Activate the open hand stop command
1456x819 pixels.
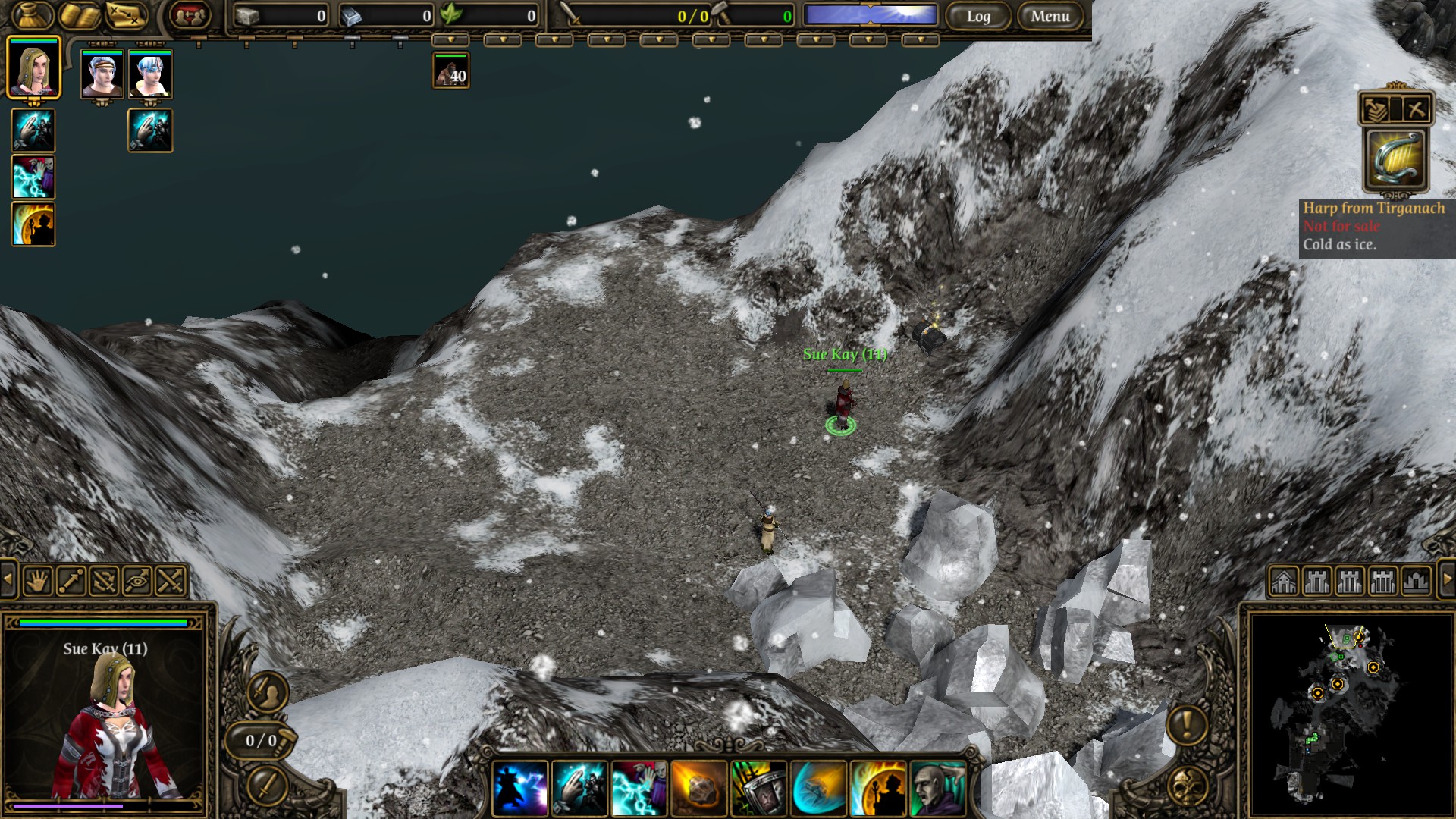point(38,582)
